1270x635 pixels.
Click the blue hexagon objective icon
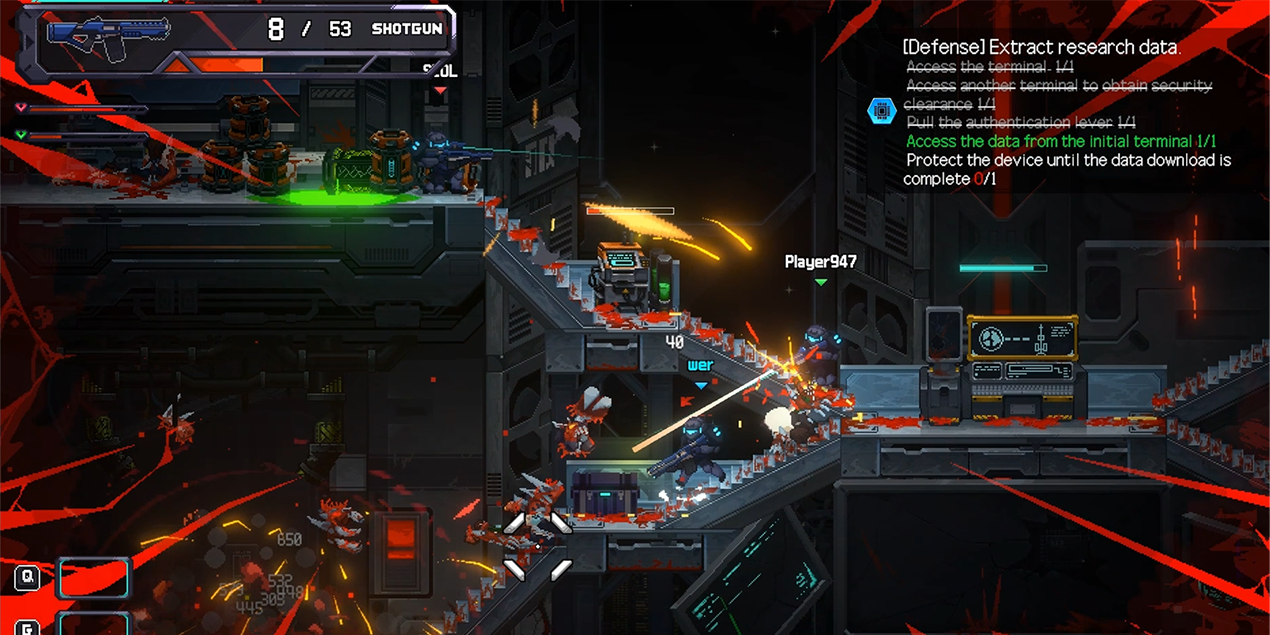tap(881, 111)
